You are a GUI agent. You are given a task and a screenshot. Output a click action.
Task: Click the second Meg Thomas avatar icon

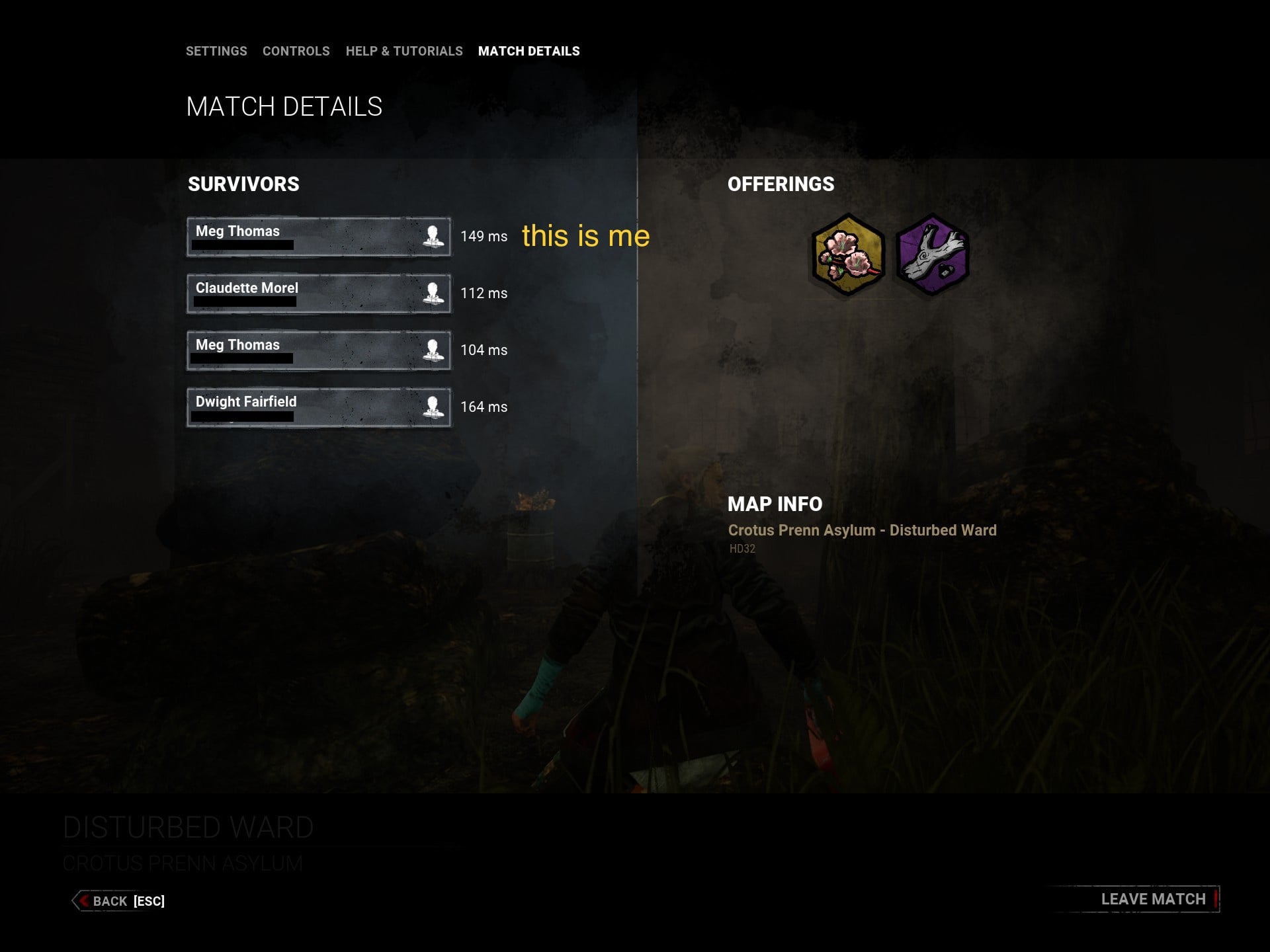433,350
